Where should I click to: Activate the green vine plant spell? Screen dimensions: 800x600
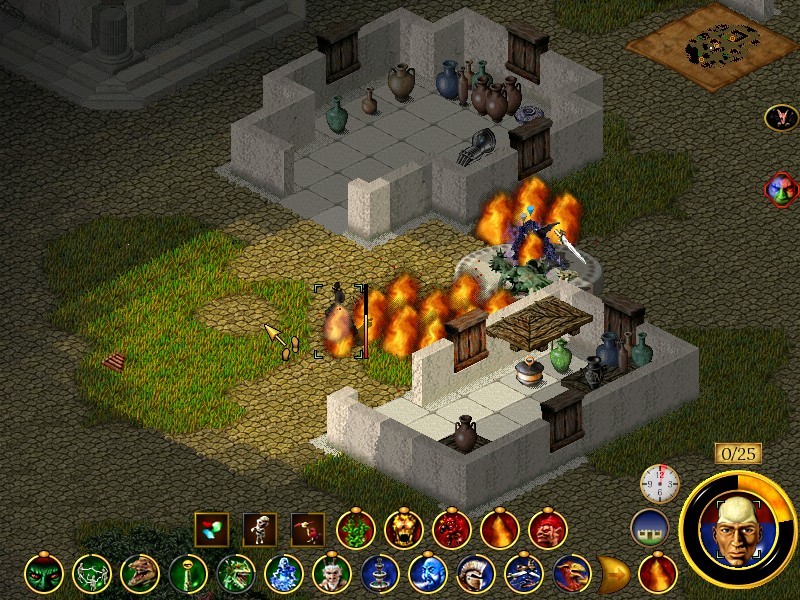[x=355, y=528]
